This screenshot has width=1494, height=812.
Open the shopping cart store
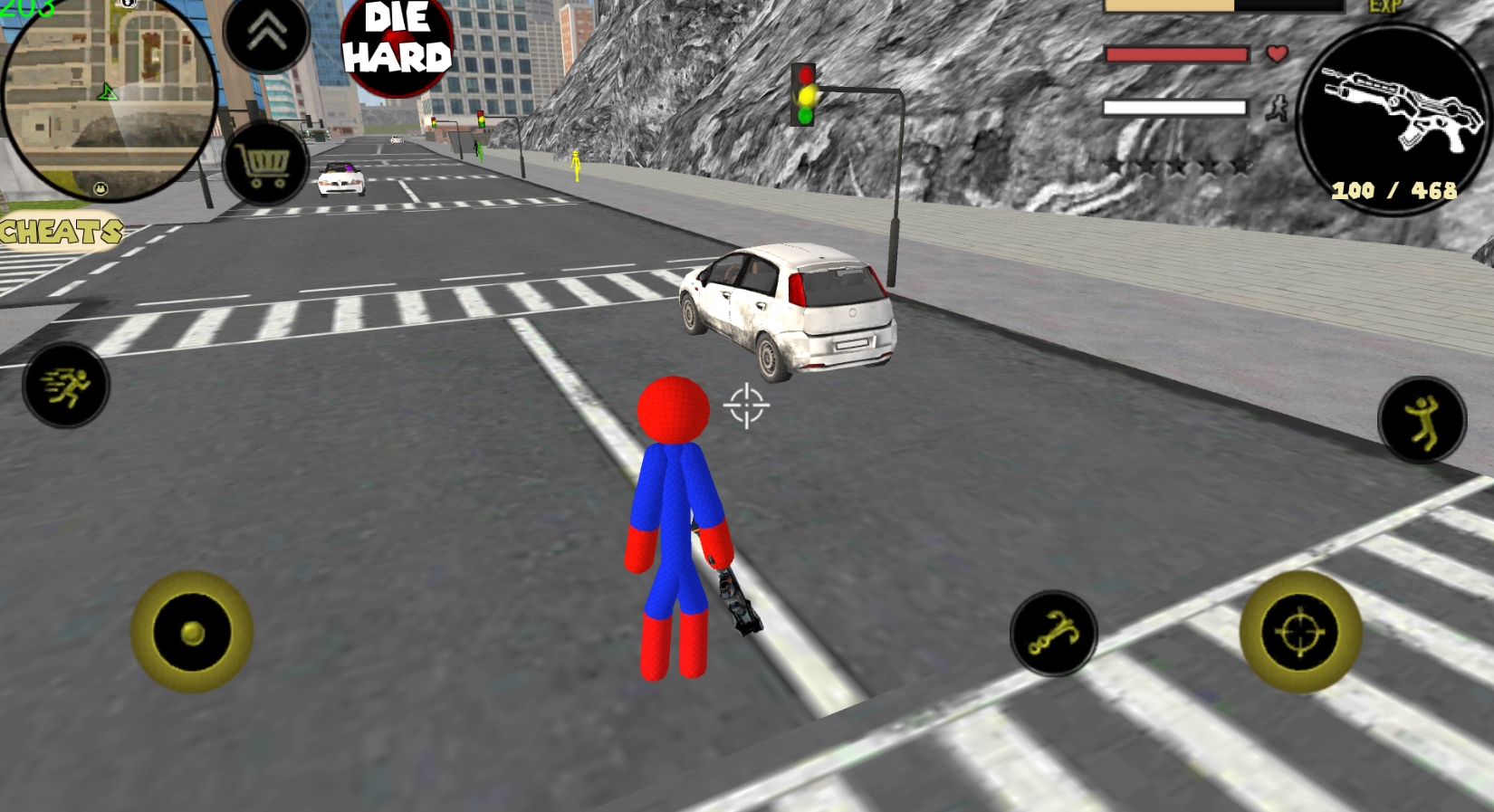263,169
